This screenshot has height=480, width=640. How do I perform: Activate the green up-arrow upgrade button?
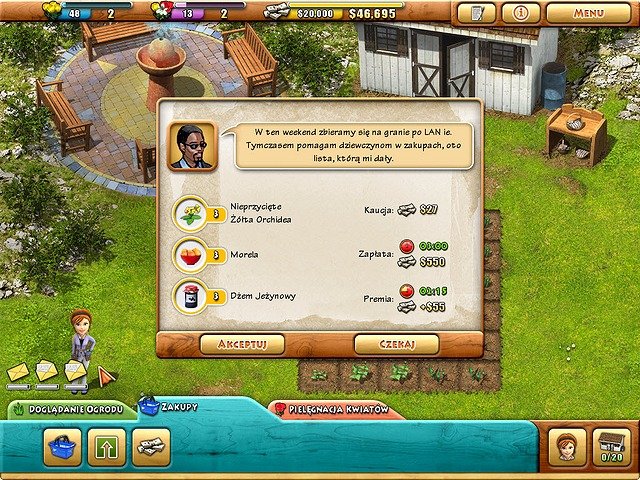click(107, 446)
